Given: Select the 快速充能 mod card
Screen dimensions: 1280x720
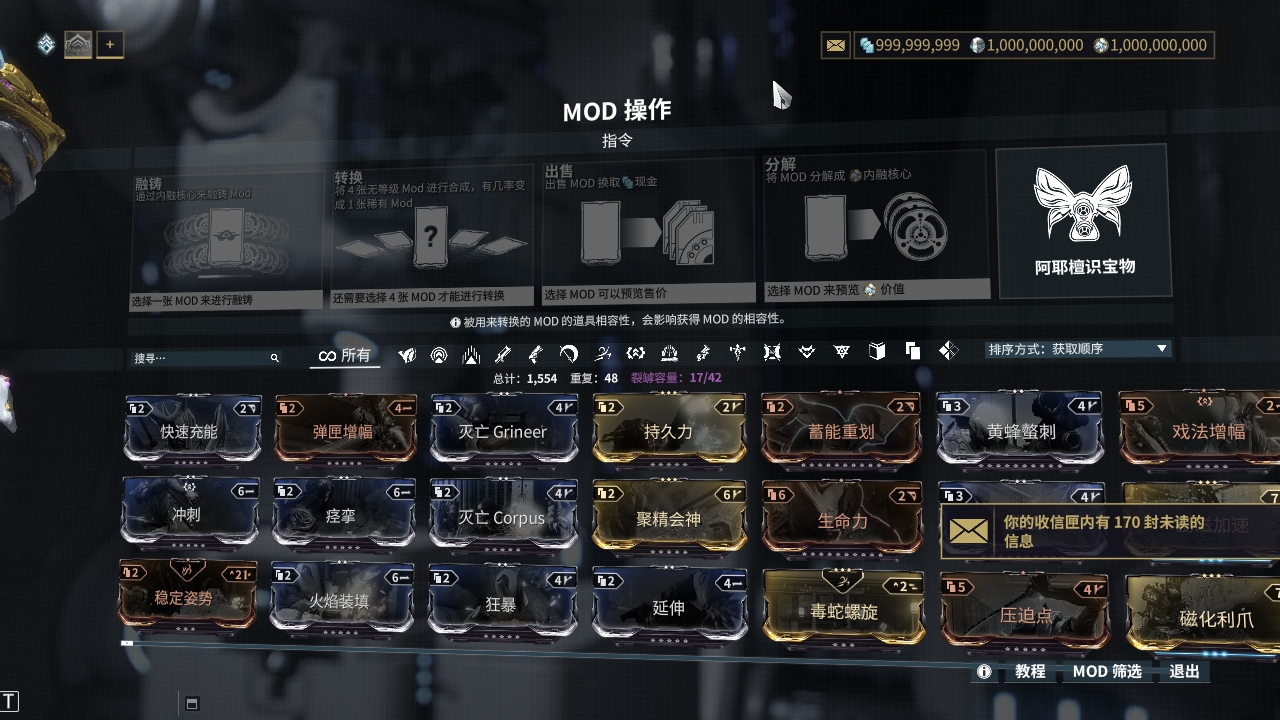Looking at the screenshot, I should coord(190,431).
